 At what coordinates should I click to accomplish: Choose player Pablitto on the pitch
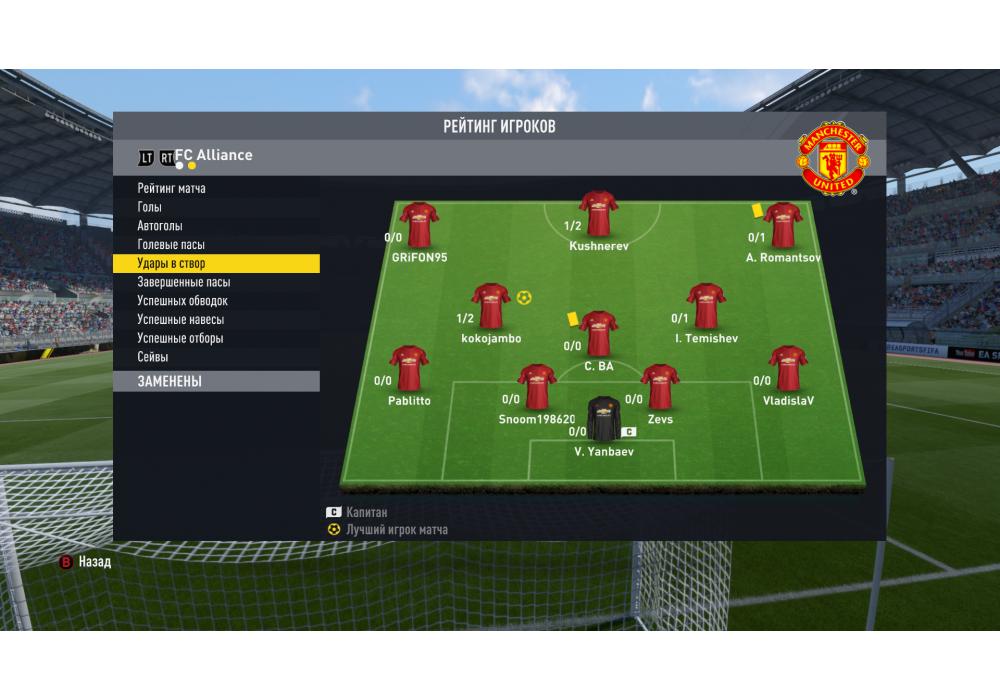[x=409, y=369]
